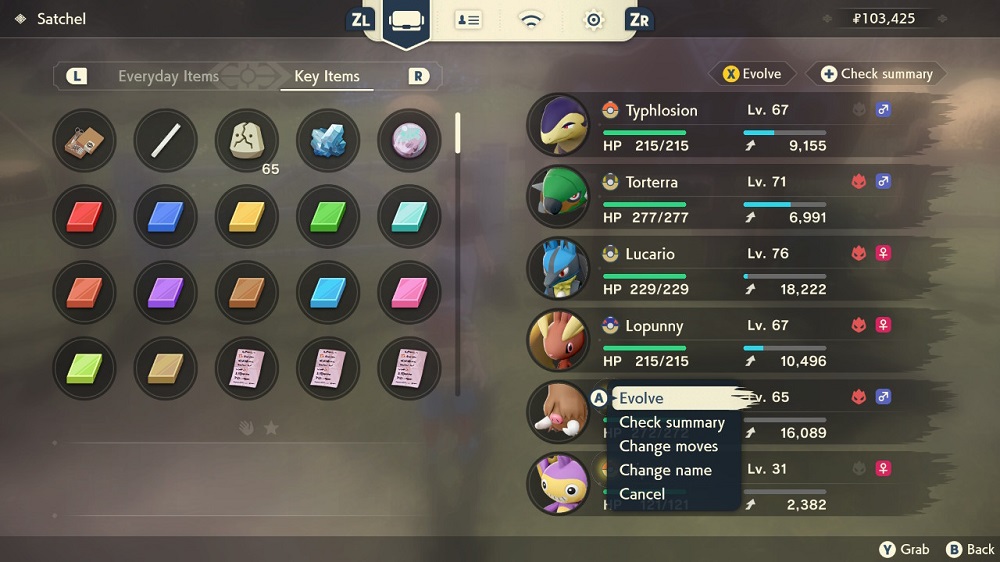Select the pink plate item

click(409, 292)
